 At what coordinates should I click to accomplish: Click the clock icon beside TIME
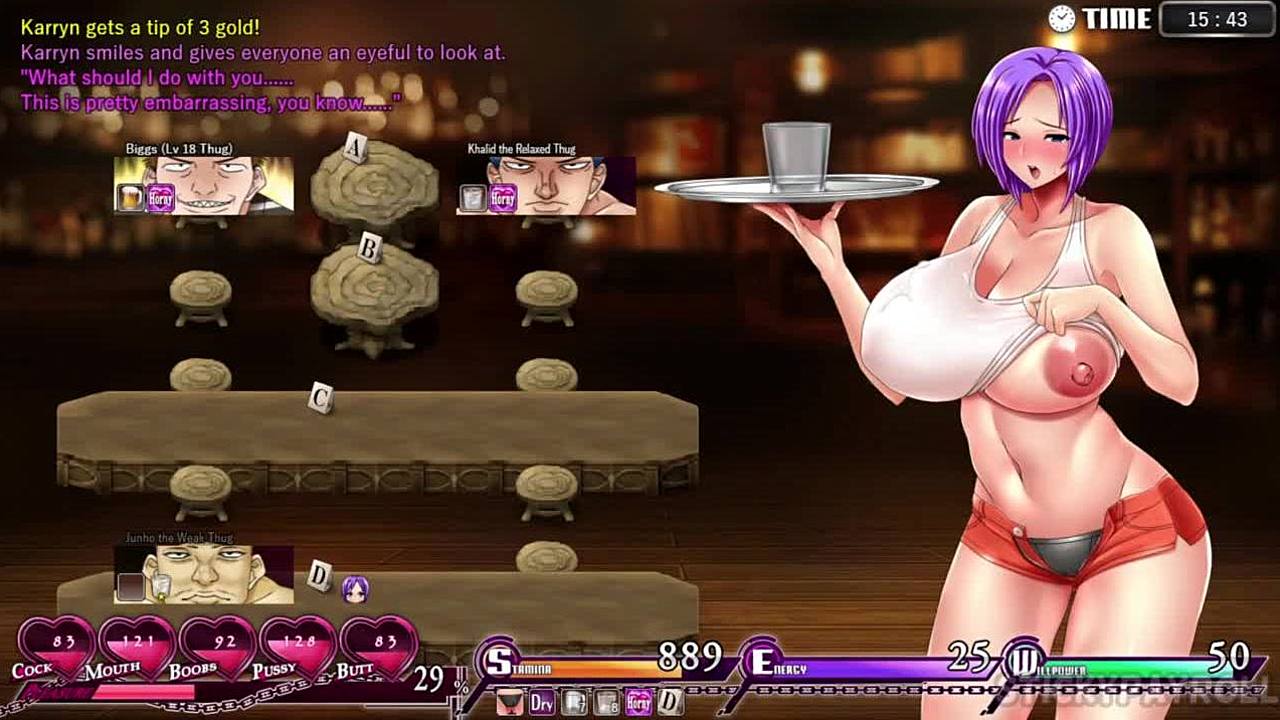[x=1062, y=18]
